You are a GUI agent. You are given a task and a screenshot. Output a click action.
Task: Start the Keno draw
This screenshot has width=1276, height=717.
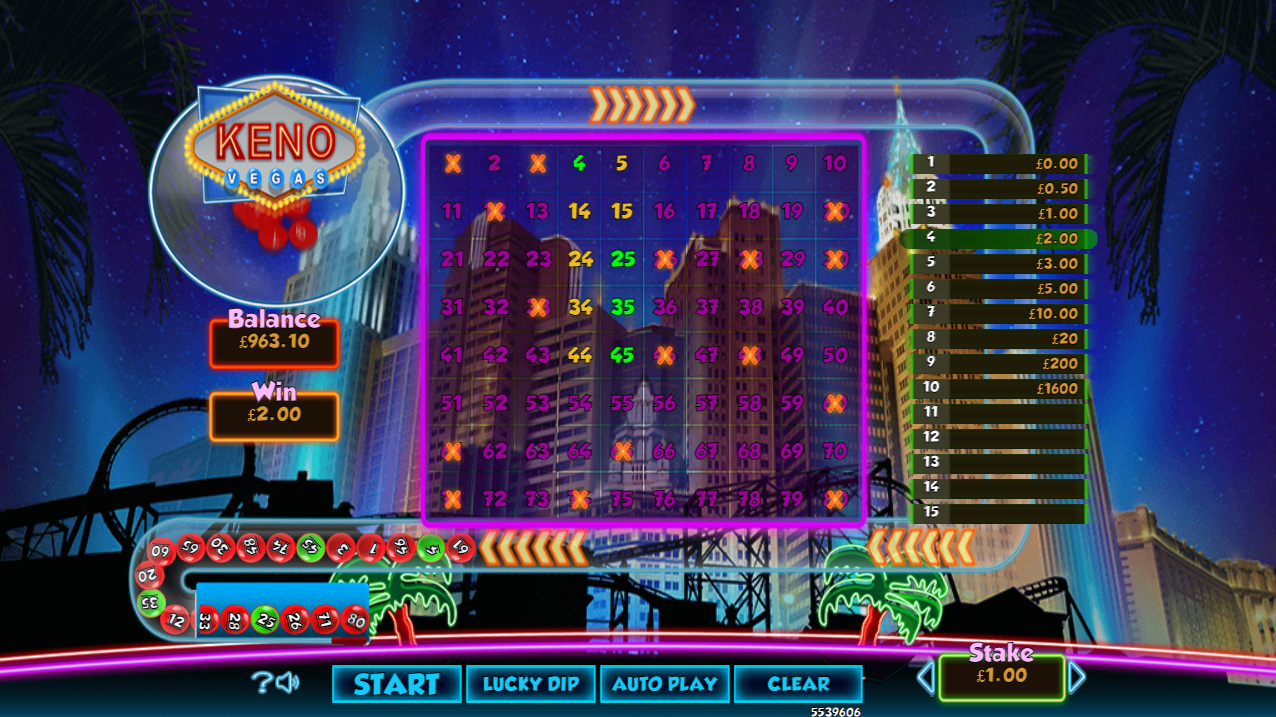click(x=396, y=684)
